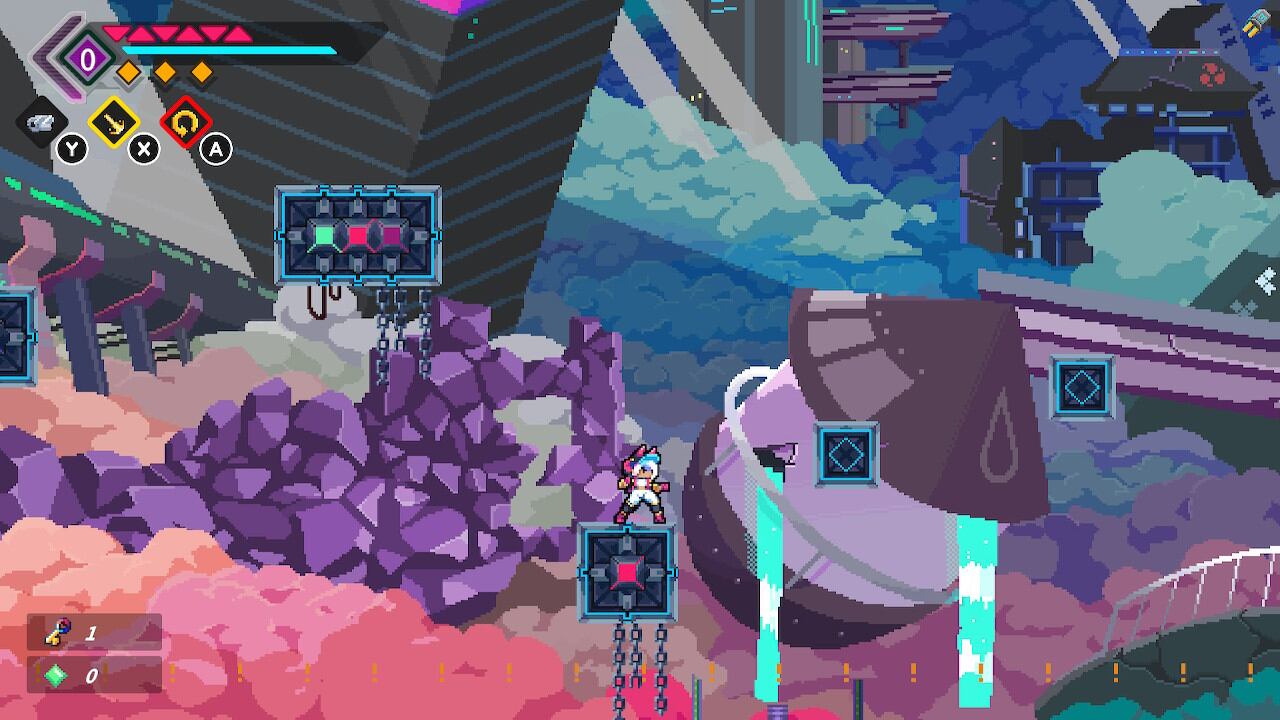The height and width of the screenshot is (720, 1280).
Task: Activate the yellow-framed sword attack icon
Action: point(114,123)
